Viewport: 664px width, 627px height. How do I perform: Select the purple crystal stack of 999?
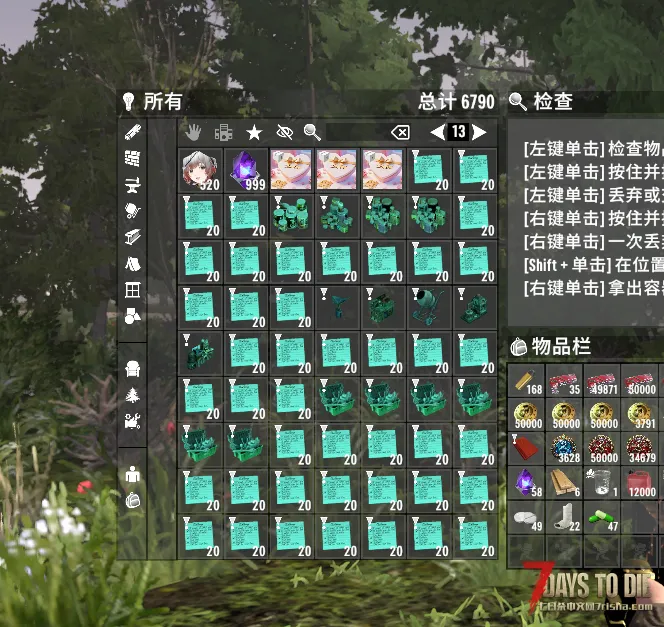pyautogui.click(x=246, y=169)
